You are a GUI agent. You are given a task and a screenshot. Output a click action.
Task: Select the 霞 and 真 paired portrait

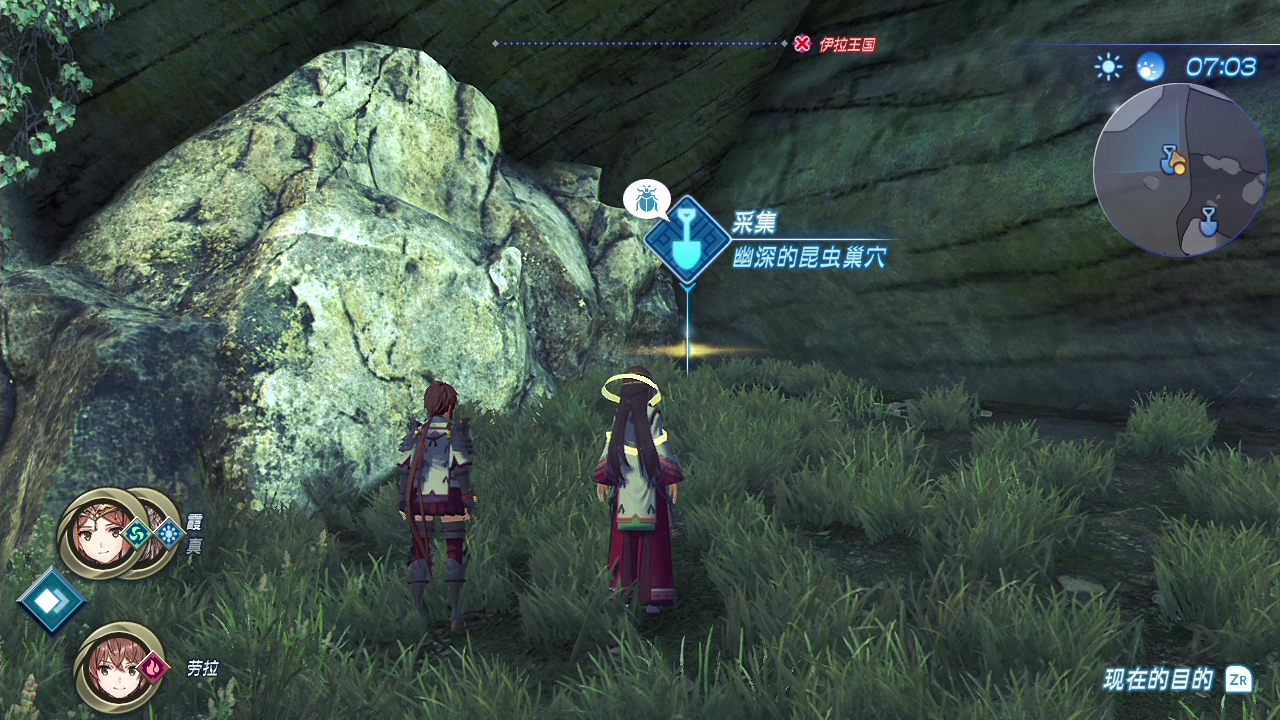pyautogui.click(x=119, y=533)
